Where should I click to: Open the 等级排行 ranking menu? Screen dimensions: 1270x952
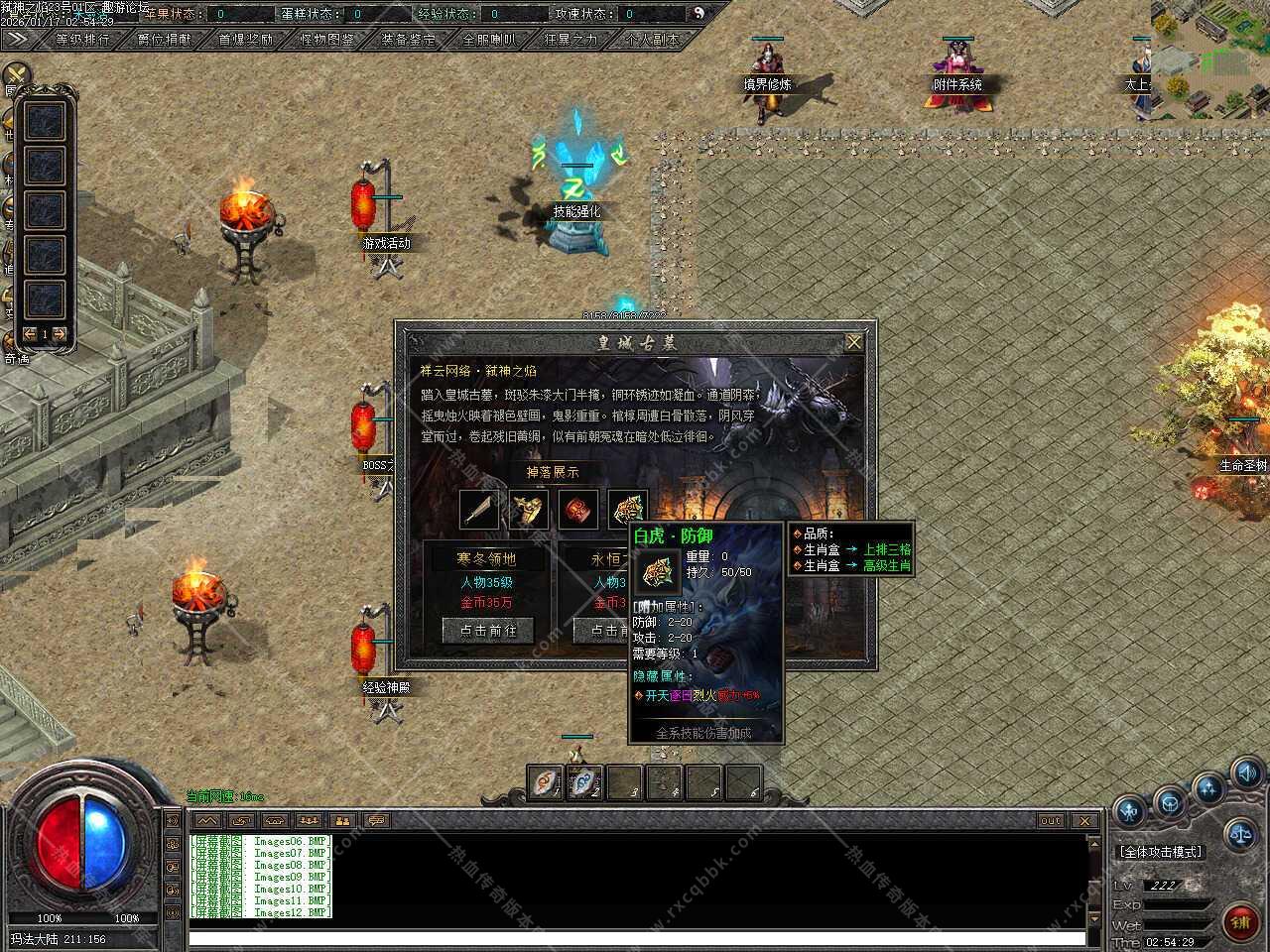click(83, 40)
